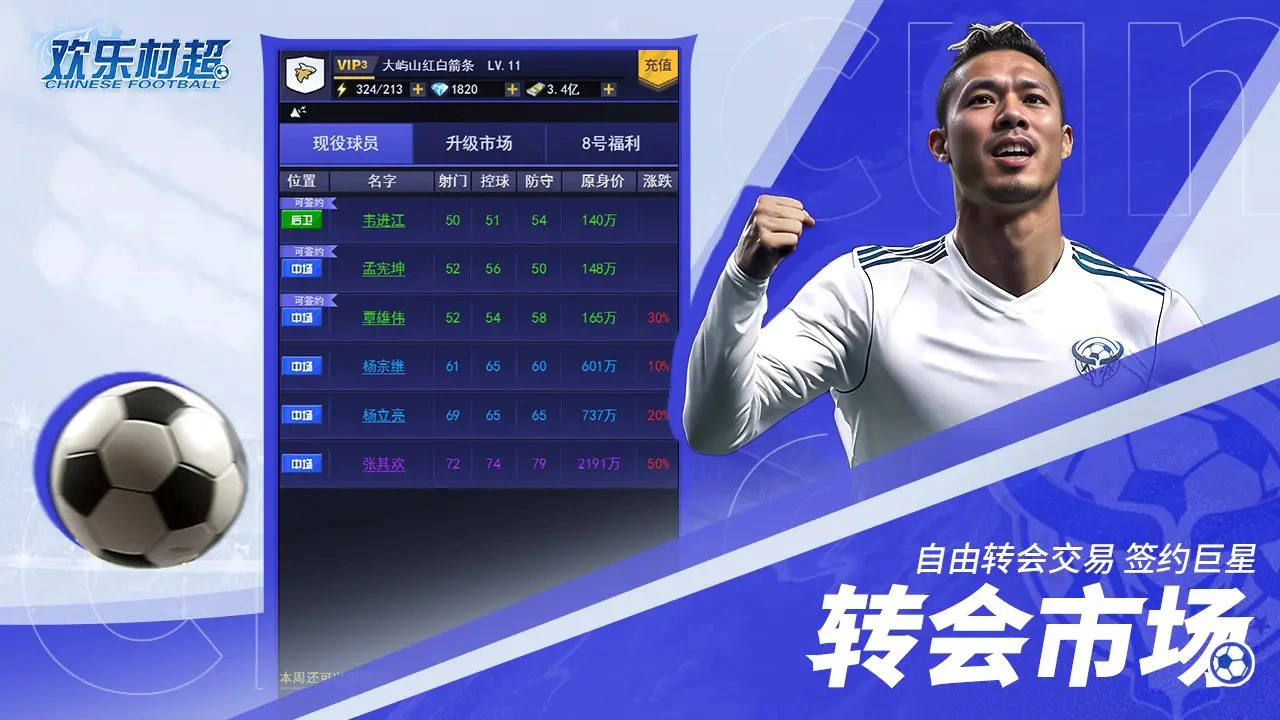Select player 杨宗维's name link
The width and height of the screenshot is (1280, 720).
(382, 366)
